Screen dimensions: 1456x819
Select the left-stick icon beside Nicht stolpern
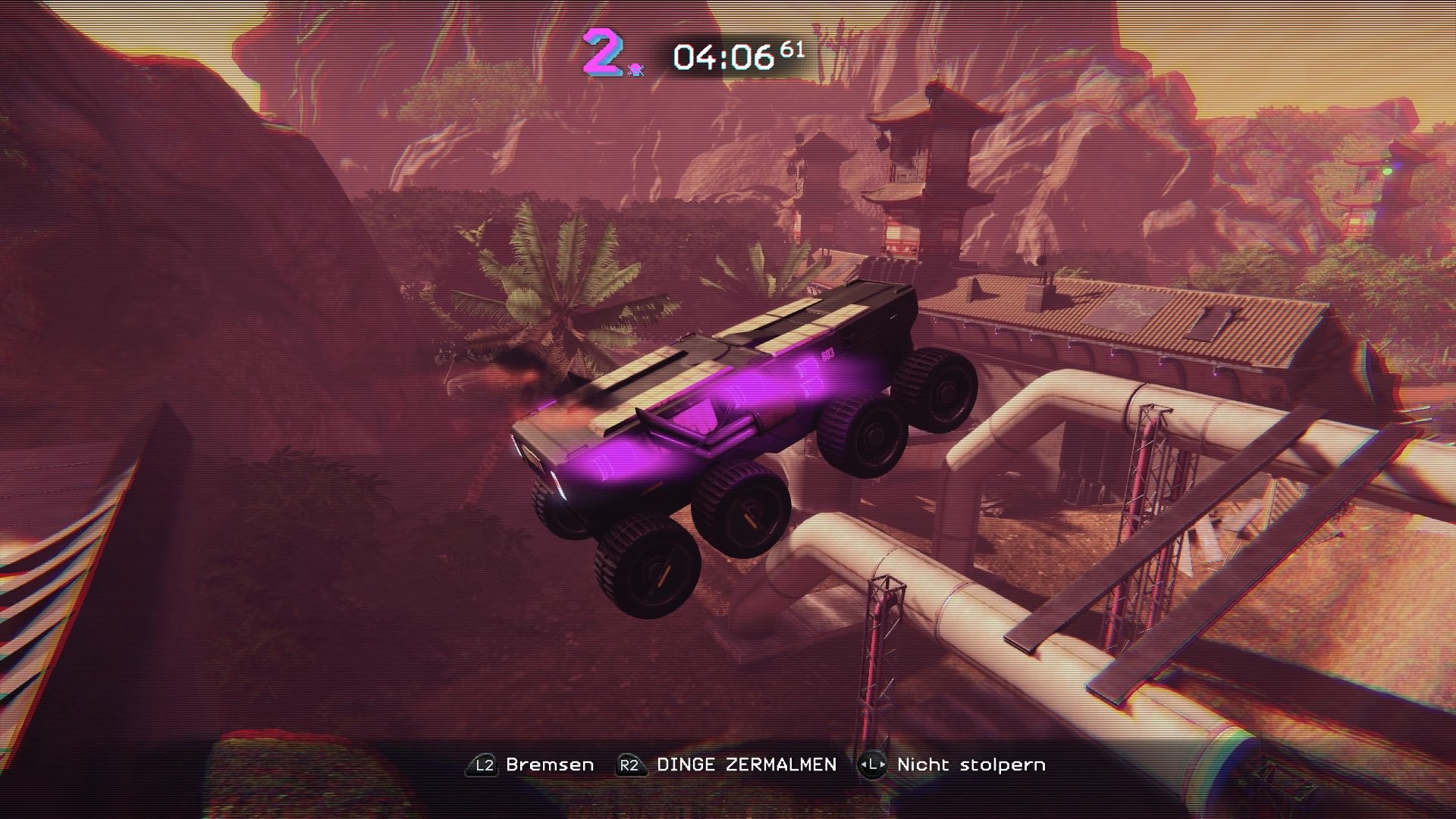coord(873,764)
